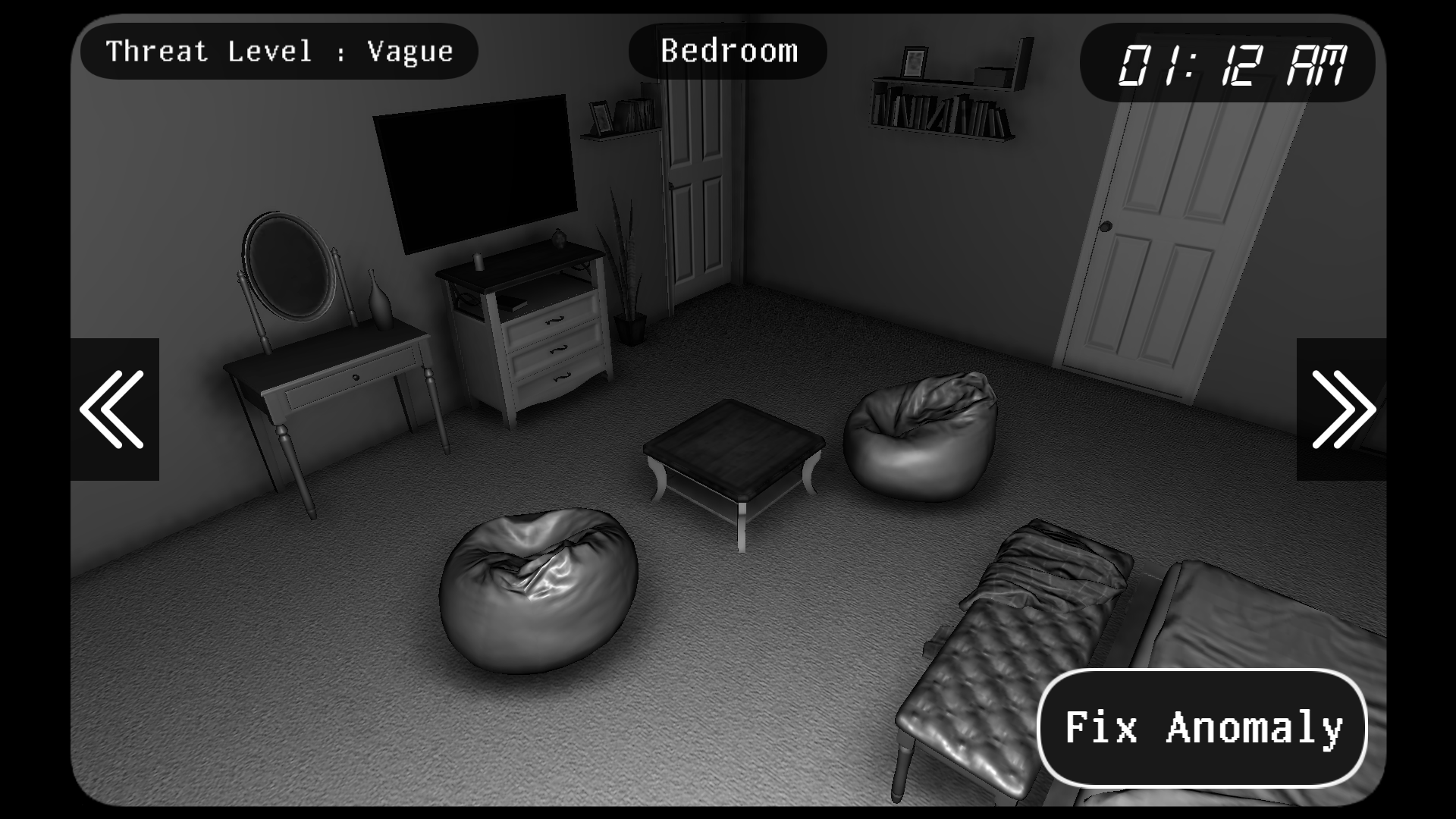Select the Bedroom room label
The height and width of the screenshot is (819, 1456).
coord(728,51)
